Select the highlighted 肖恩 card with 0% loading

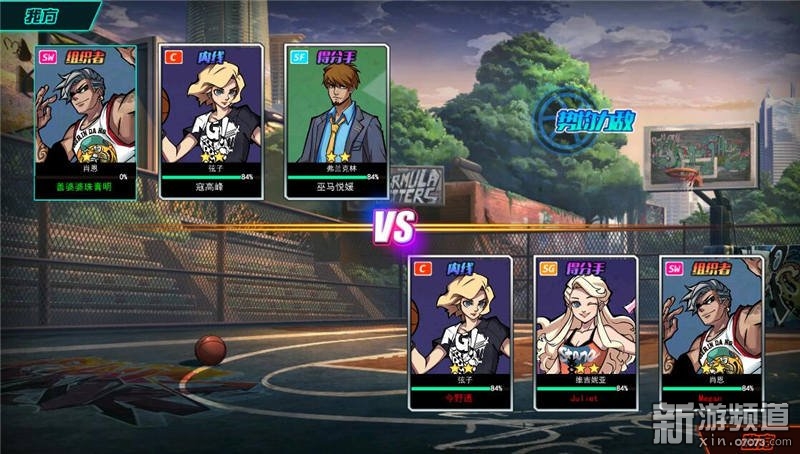tap(85, 120)
